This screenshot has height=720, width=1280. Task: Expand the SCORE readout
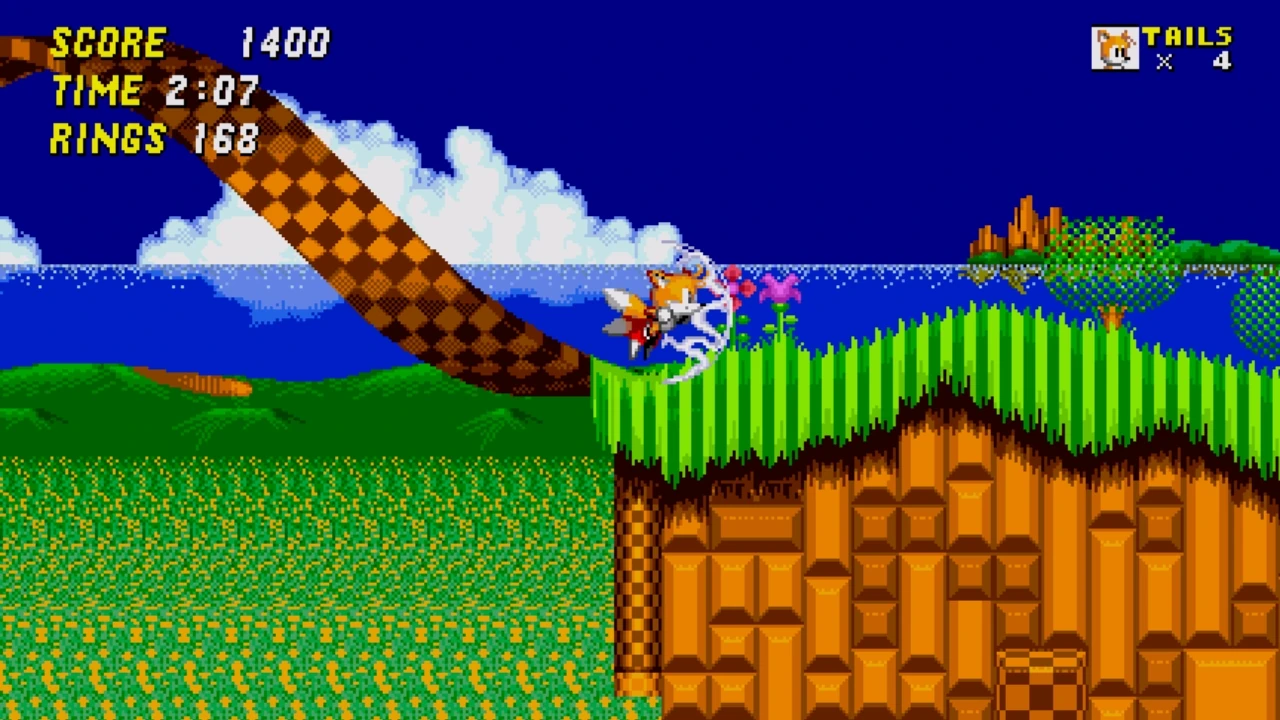pyautogui.click(x=190, y=42)
